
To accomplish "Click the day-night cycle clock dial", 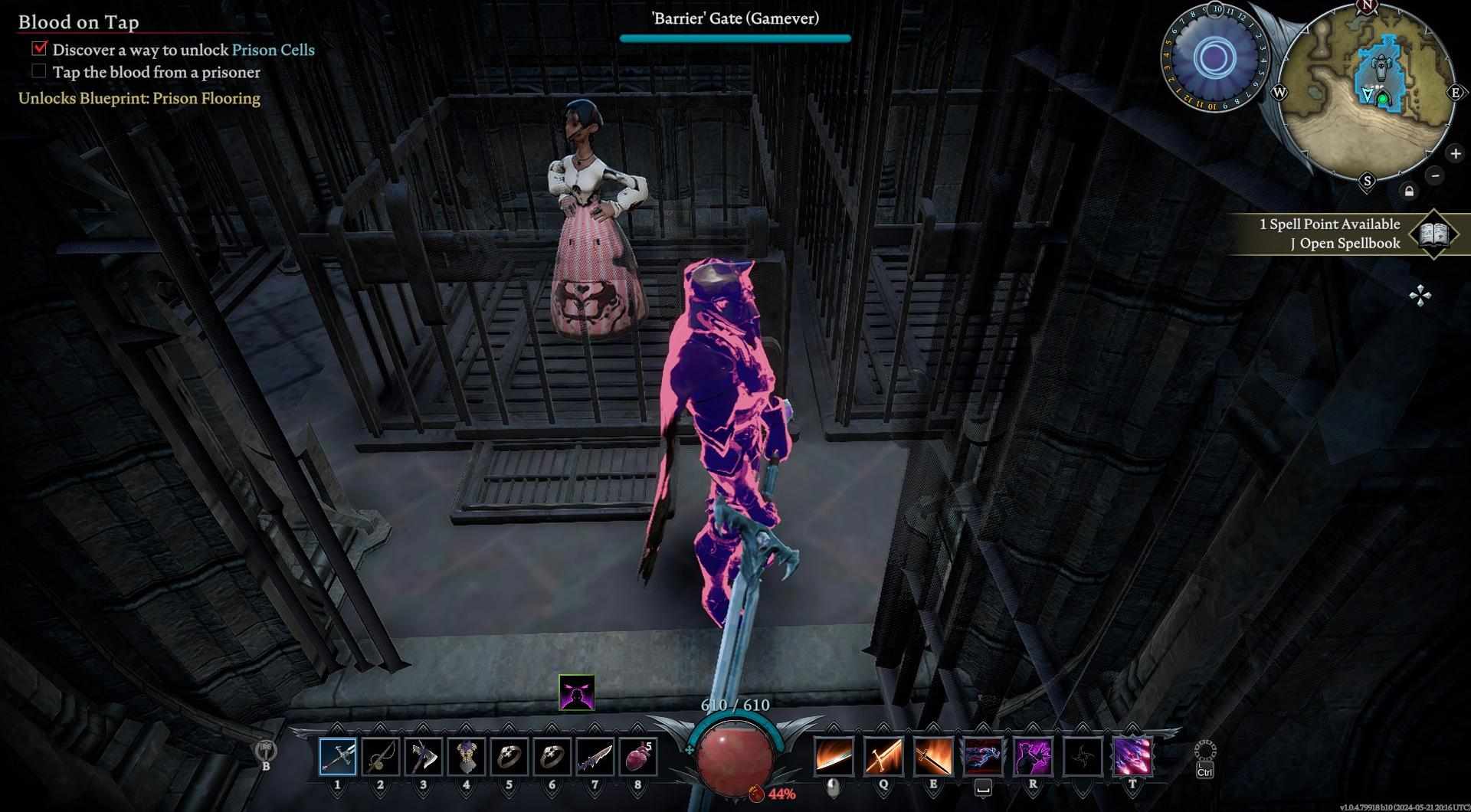I will tap(1213, 57).
